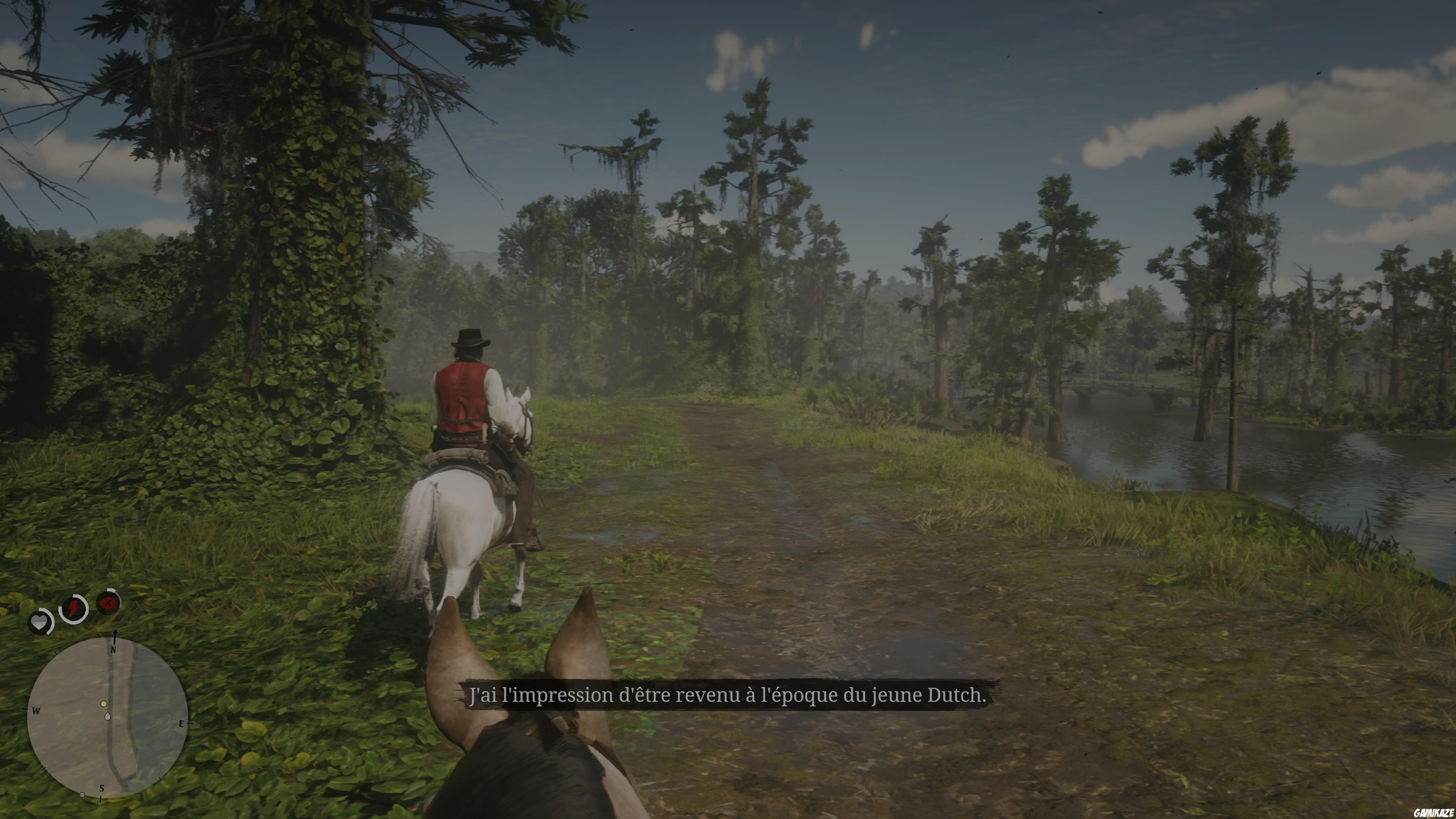The width and height of the screenshot is (1456, 819).
Task: Select the yellow mission marker on the minimap
Action: point(104,704)
